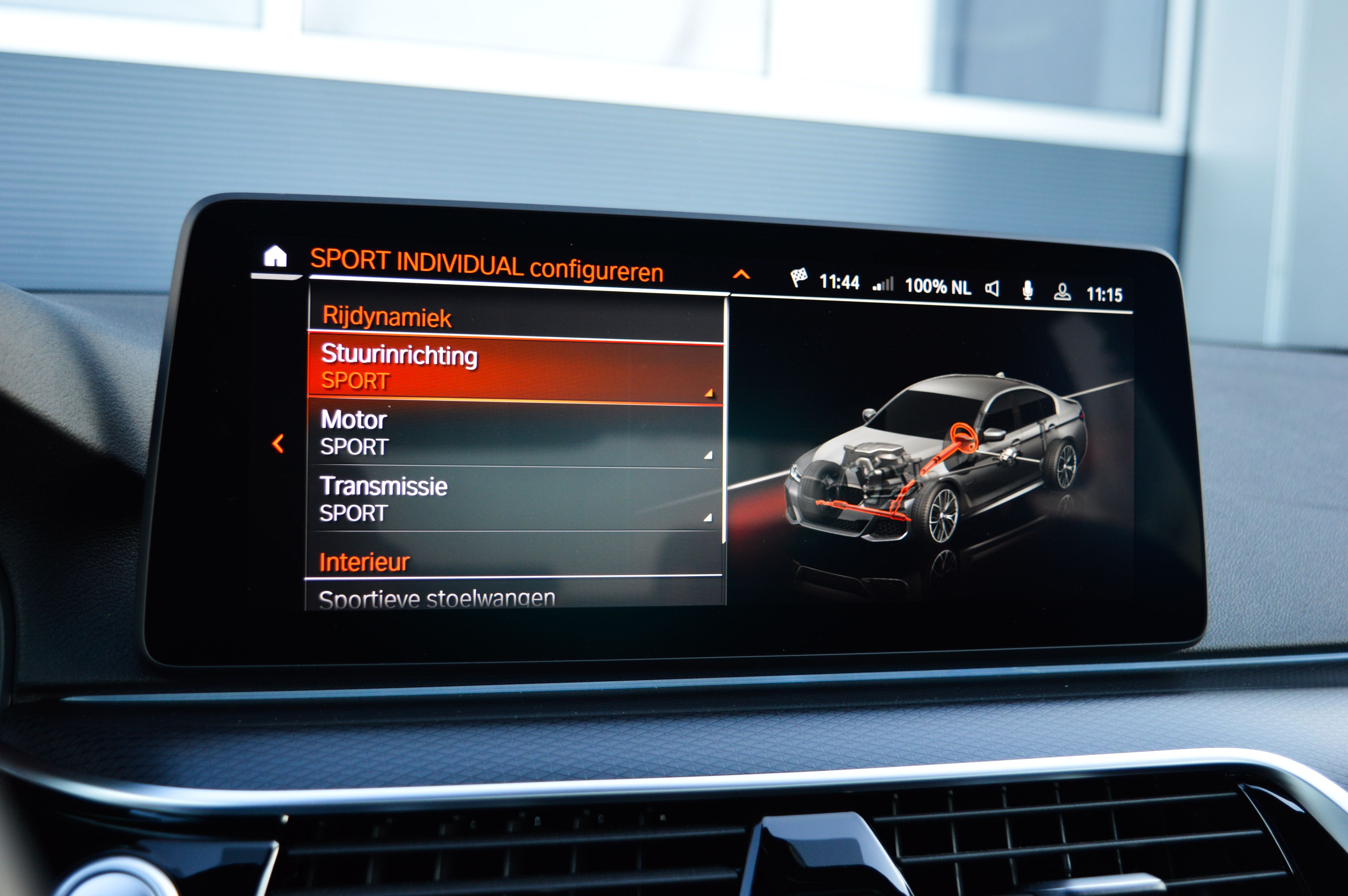This screenshot has height=896, width=1348.
Task: Tap the checkered flag navigation icon
Action: 799,278
